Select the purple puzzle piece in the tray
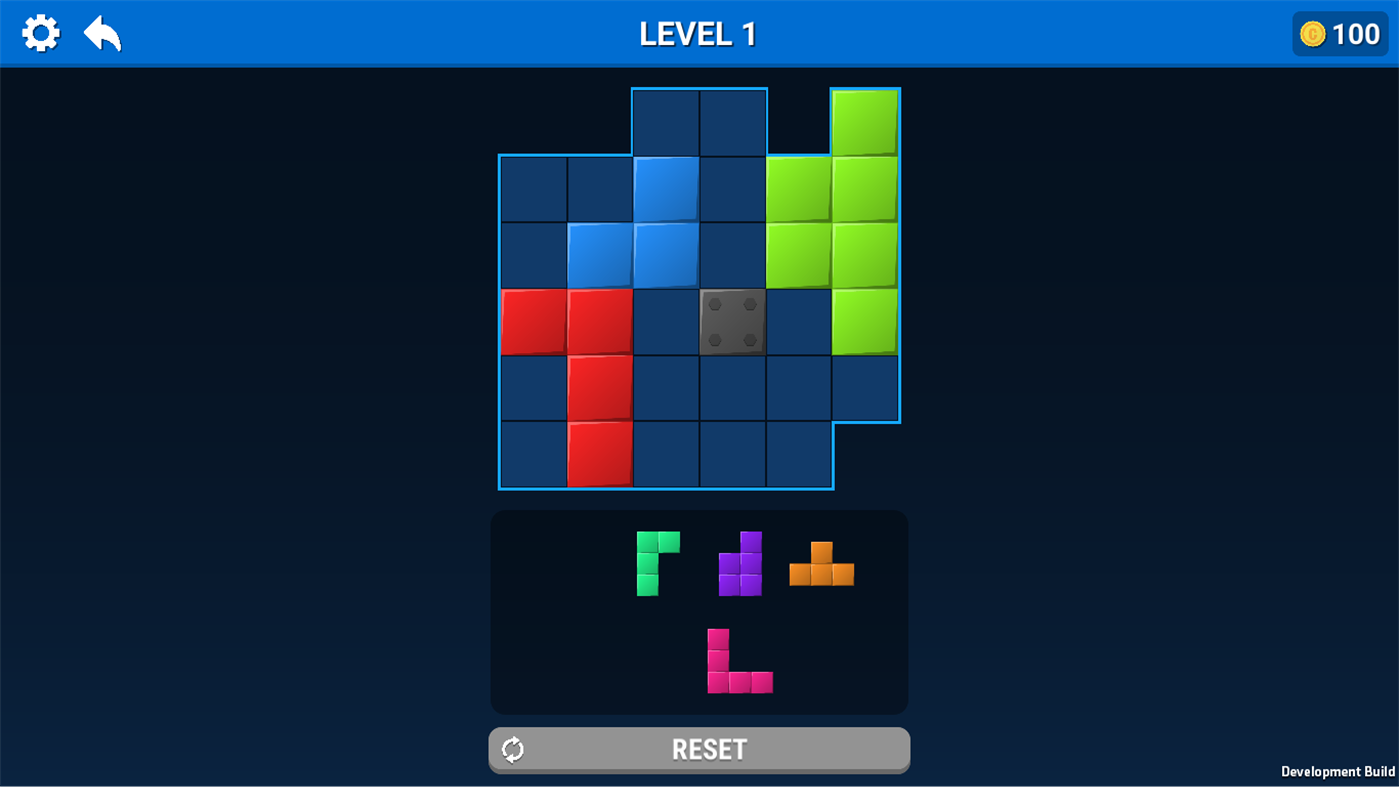 (x=740, y=563)
